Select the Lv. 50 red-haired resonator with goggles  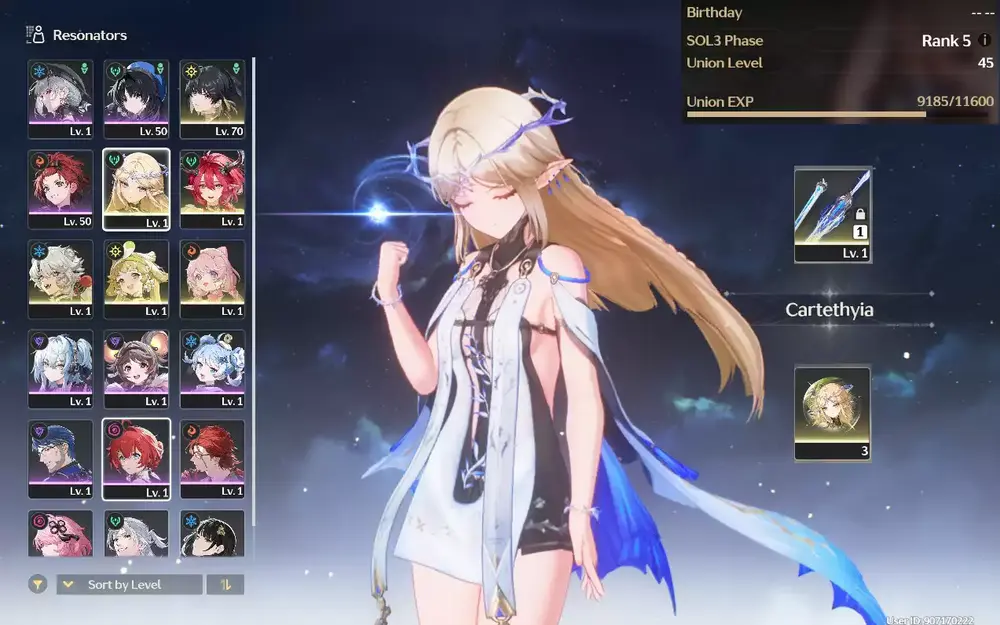tap(60, 188)
